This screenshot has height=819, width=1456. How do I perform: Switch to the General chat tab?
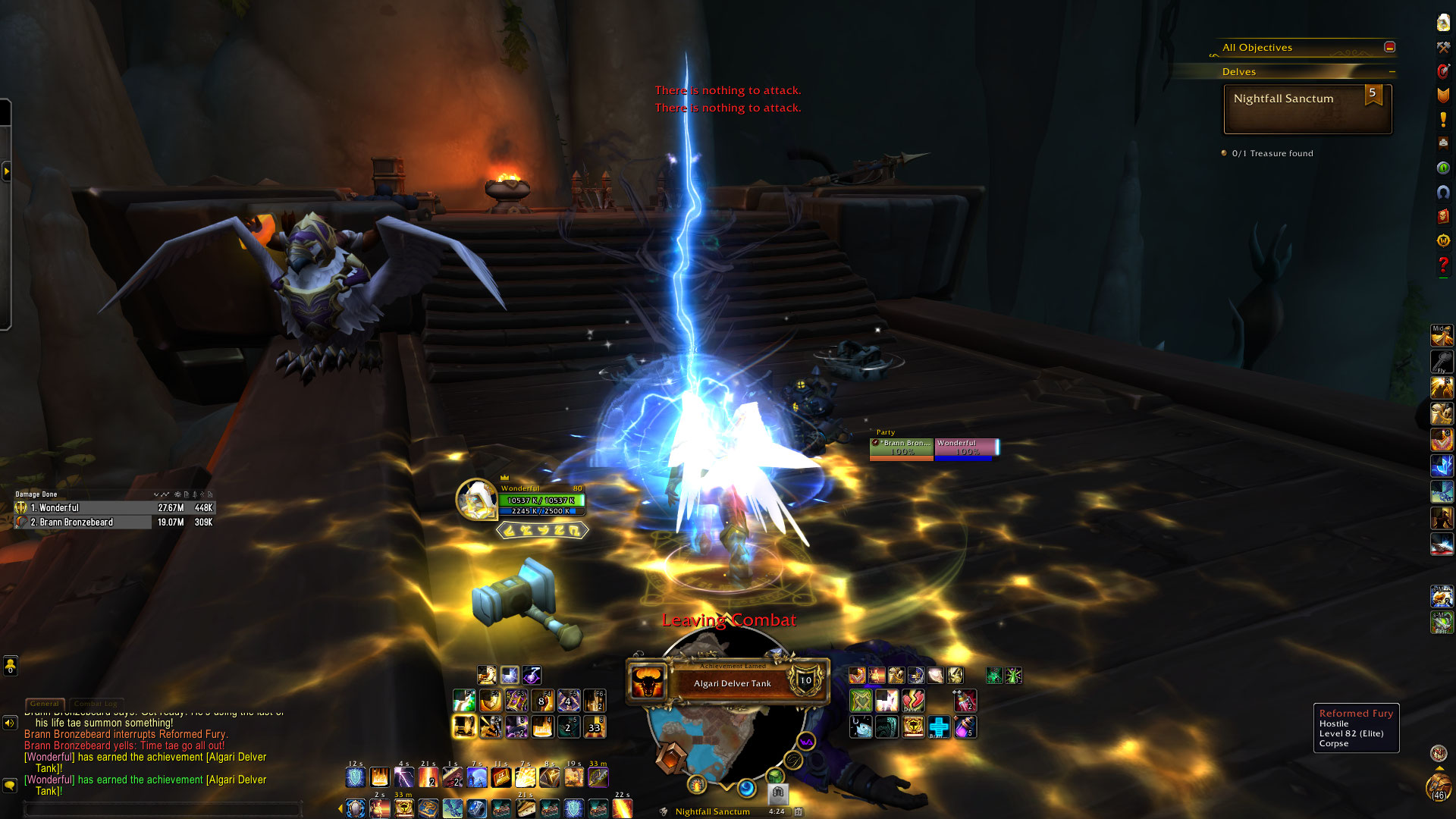45,704
